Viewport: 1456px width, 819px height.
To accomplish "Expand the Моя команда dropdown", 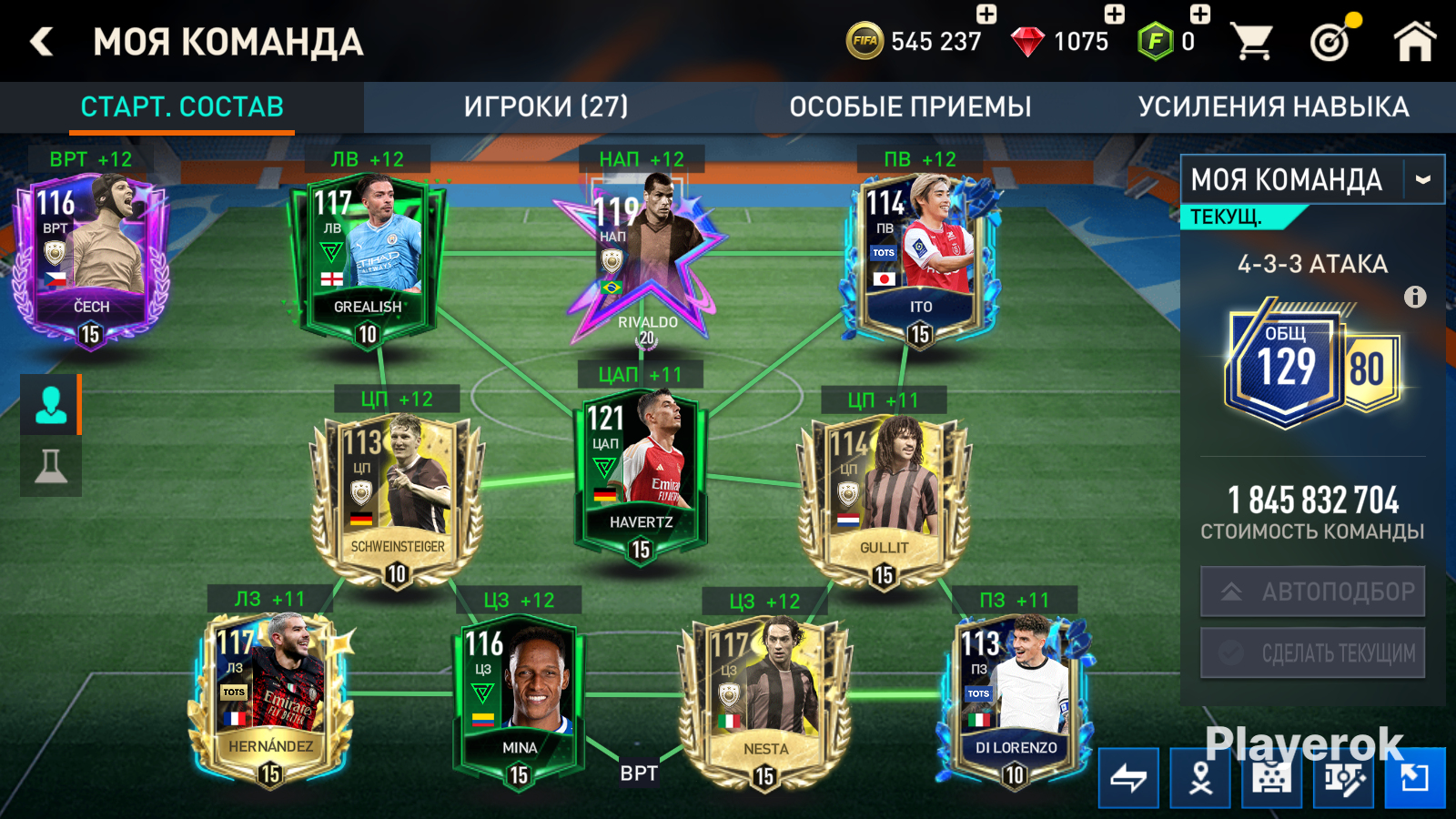I will pyautogui.click(x=1423, y=180).
